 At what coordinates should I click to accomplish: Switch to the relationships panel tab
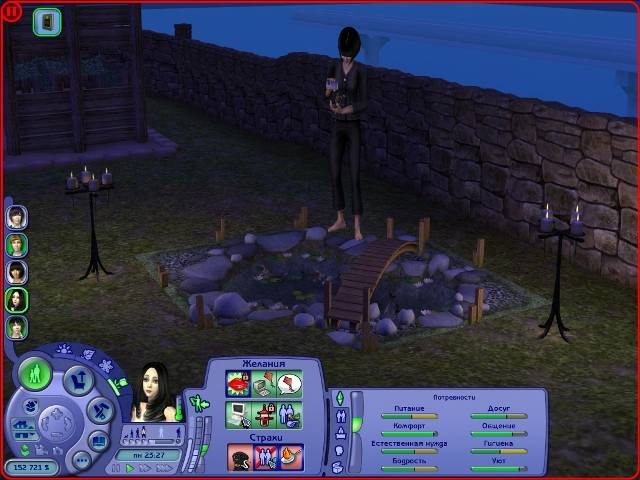tap(340, 414)
